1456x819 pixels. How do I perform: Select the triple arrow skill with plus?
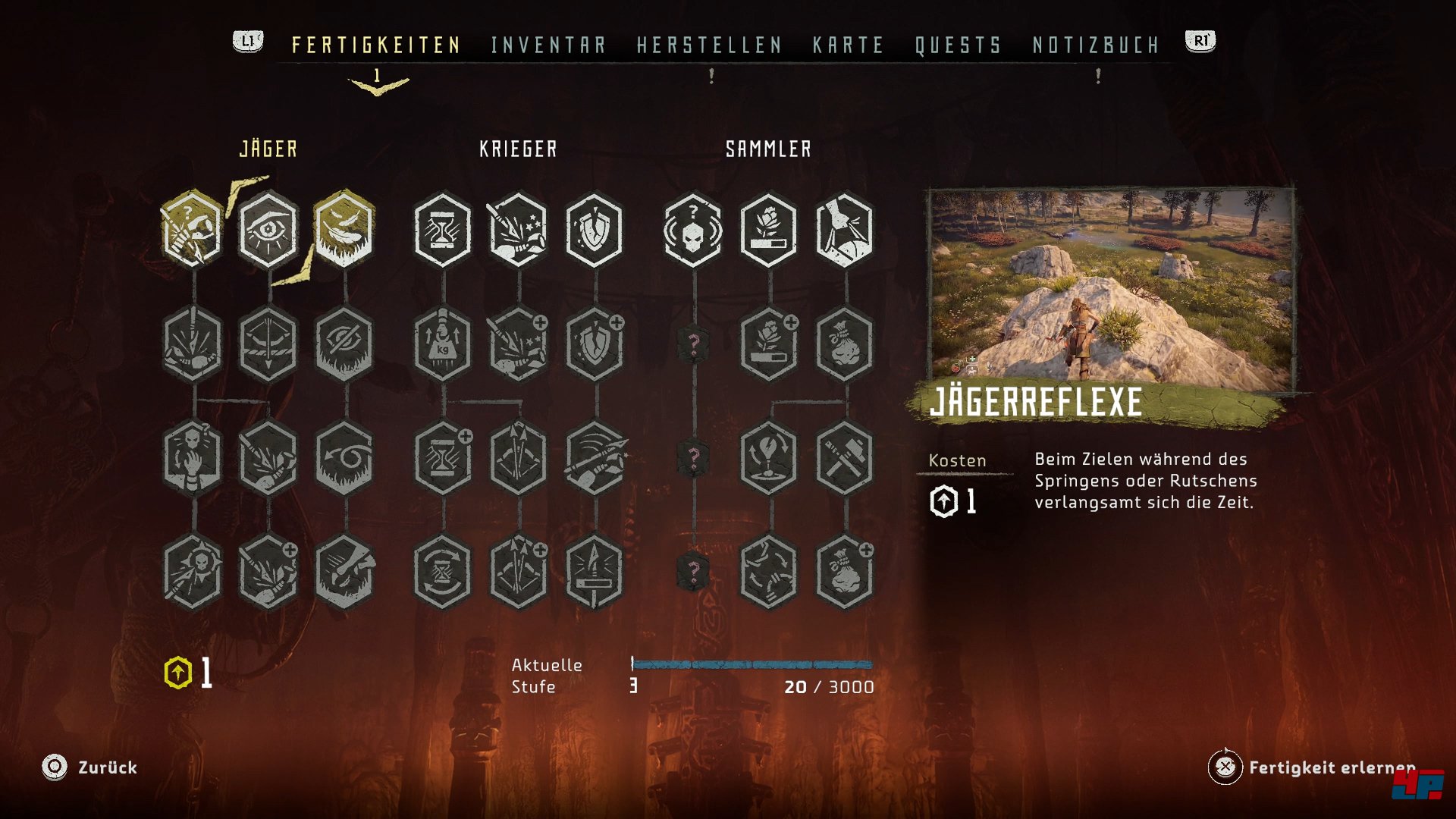pyautogui.click(x=519, y=571)
